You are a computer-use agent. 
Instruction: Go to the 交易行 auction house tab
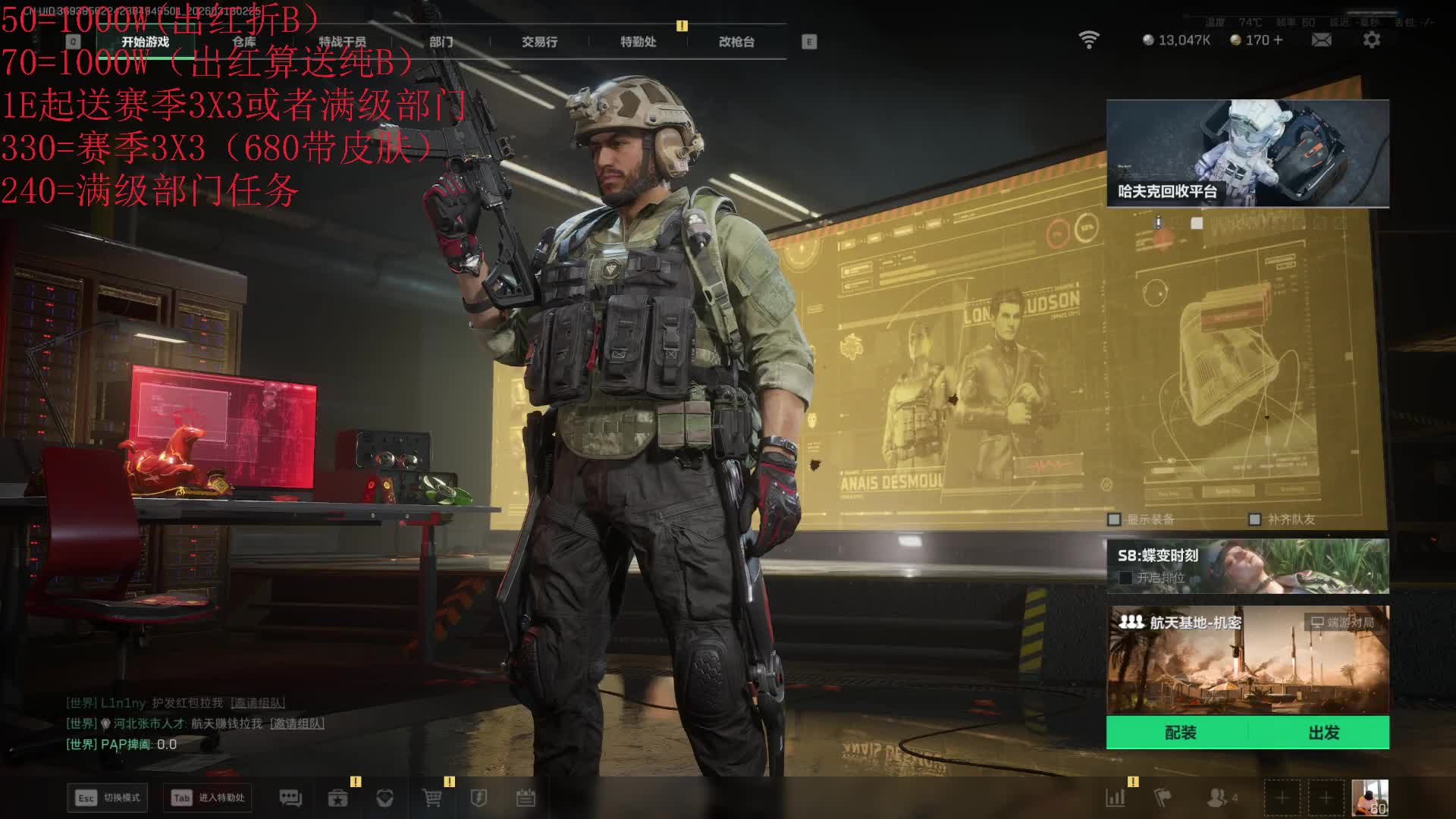[x=539, y=42]
